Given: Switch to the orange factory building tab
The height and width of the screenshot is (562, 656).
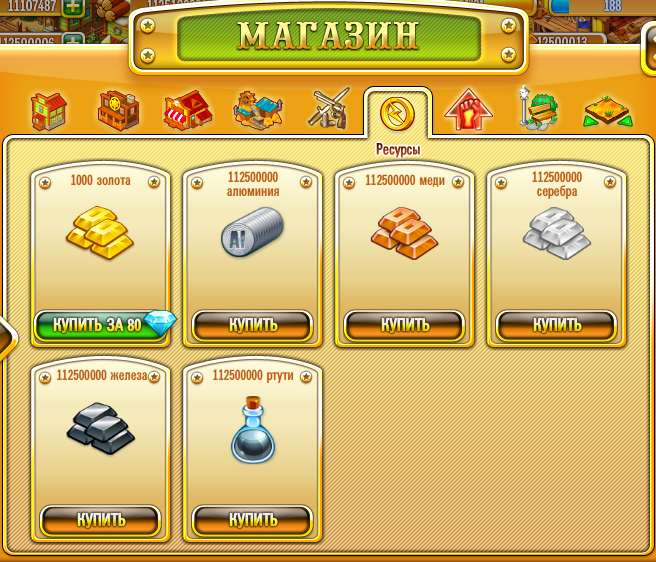Looking at the screenshot, I should pos(118,111).
